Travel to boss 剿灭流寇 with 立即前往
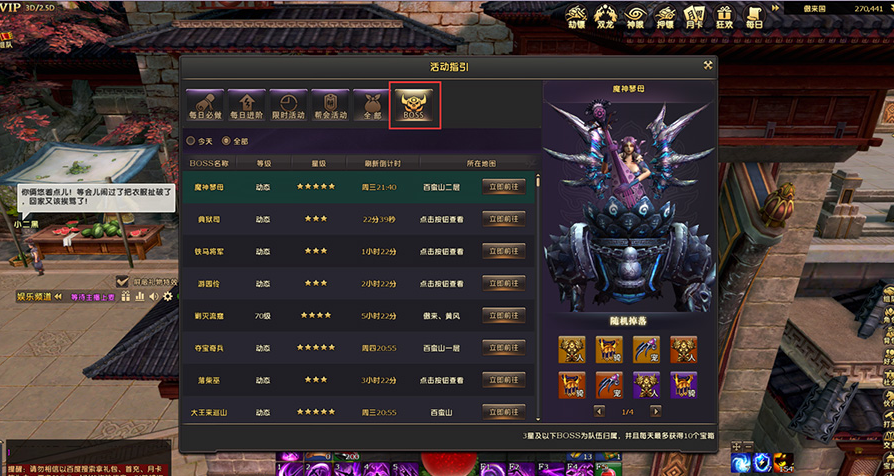The width and height of the screenshot is (894, 476). pos(504,315)
